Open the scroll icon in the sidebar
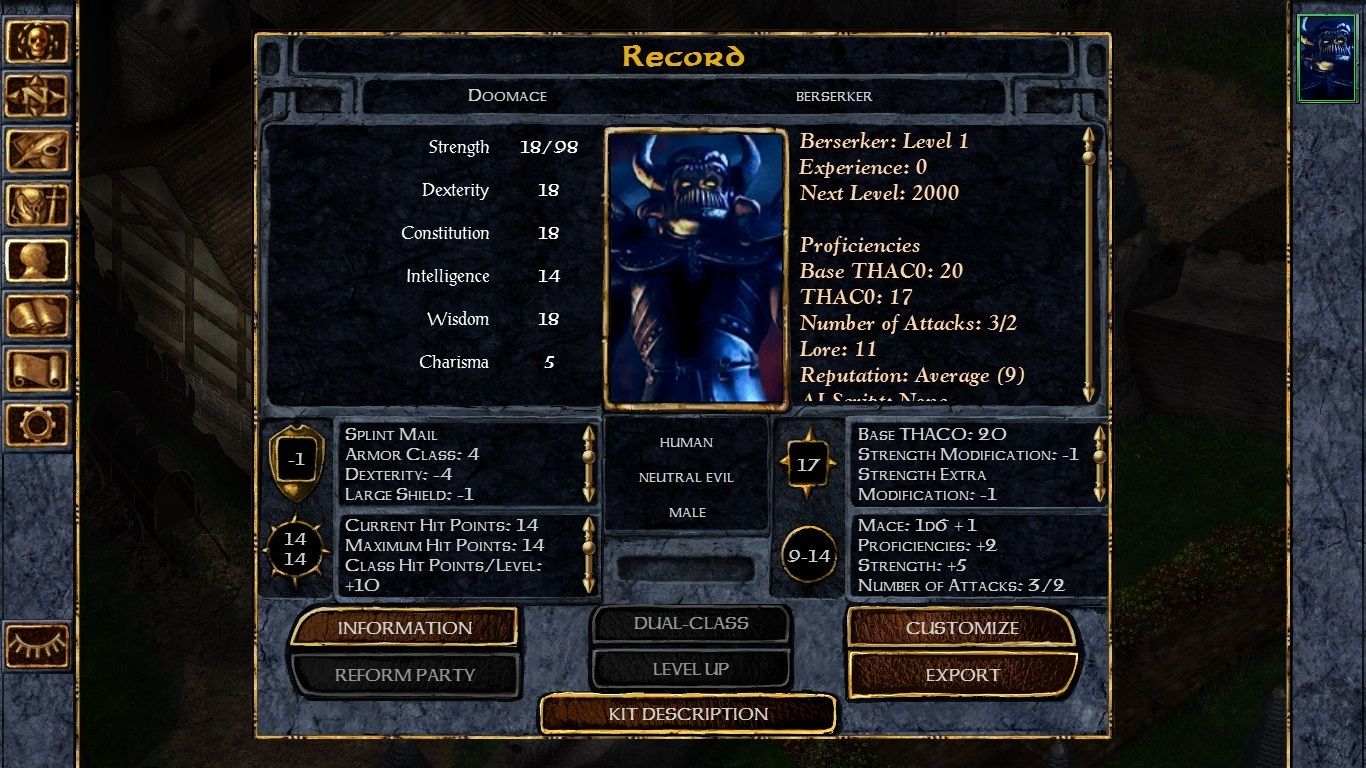The height and width of the screenshot is (768, 1366). coord(40,370)
